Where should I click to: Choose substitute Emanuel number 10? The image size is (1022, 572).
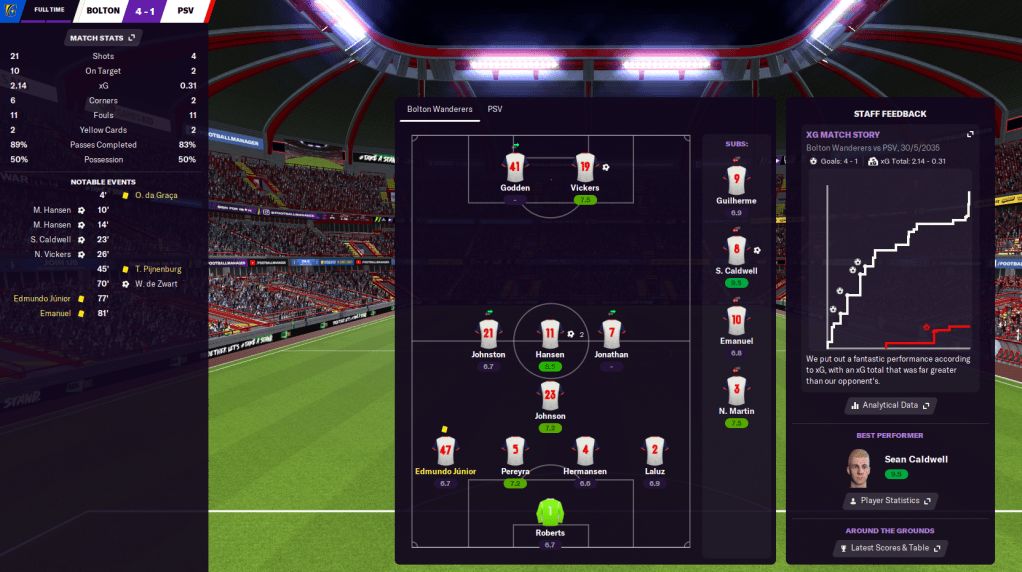736,321
